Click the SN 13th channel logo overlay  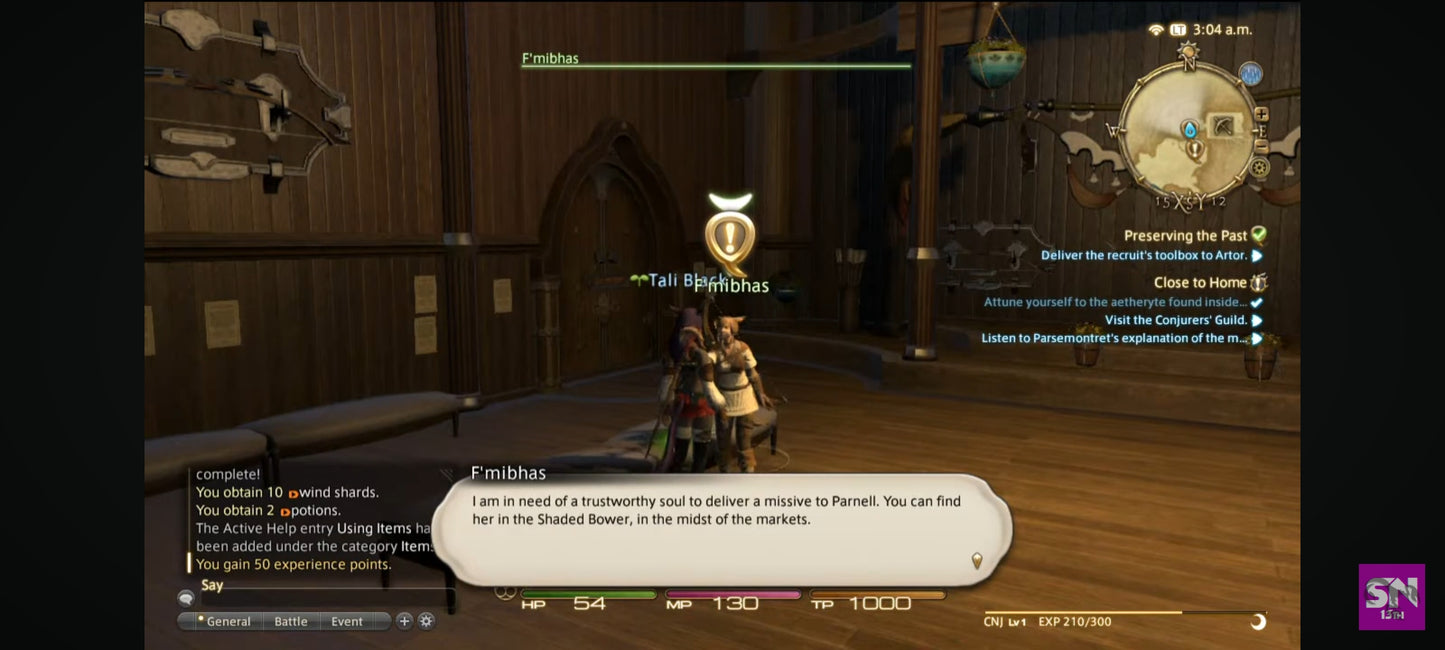click(1391, 597)
